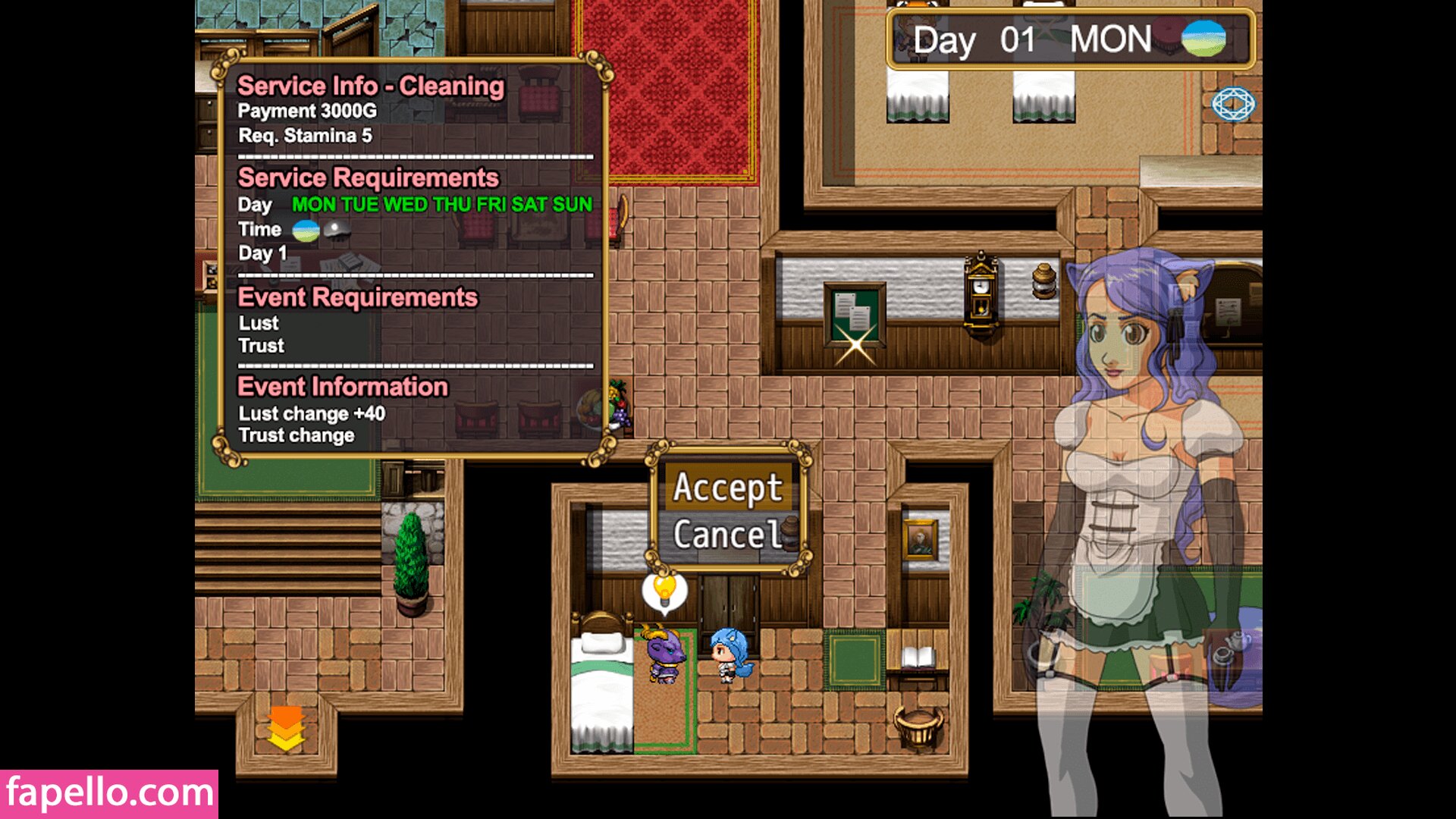Screen dimensions: 1456x819
Task: Click the blue crystal menu icon
Action: (x=1232, y=104)
